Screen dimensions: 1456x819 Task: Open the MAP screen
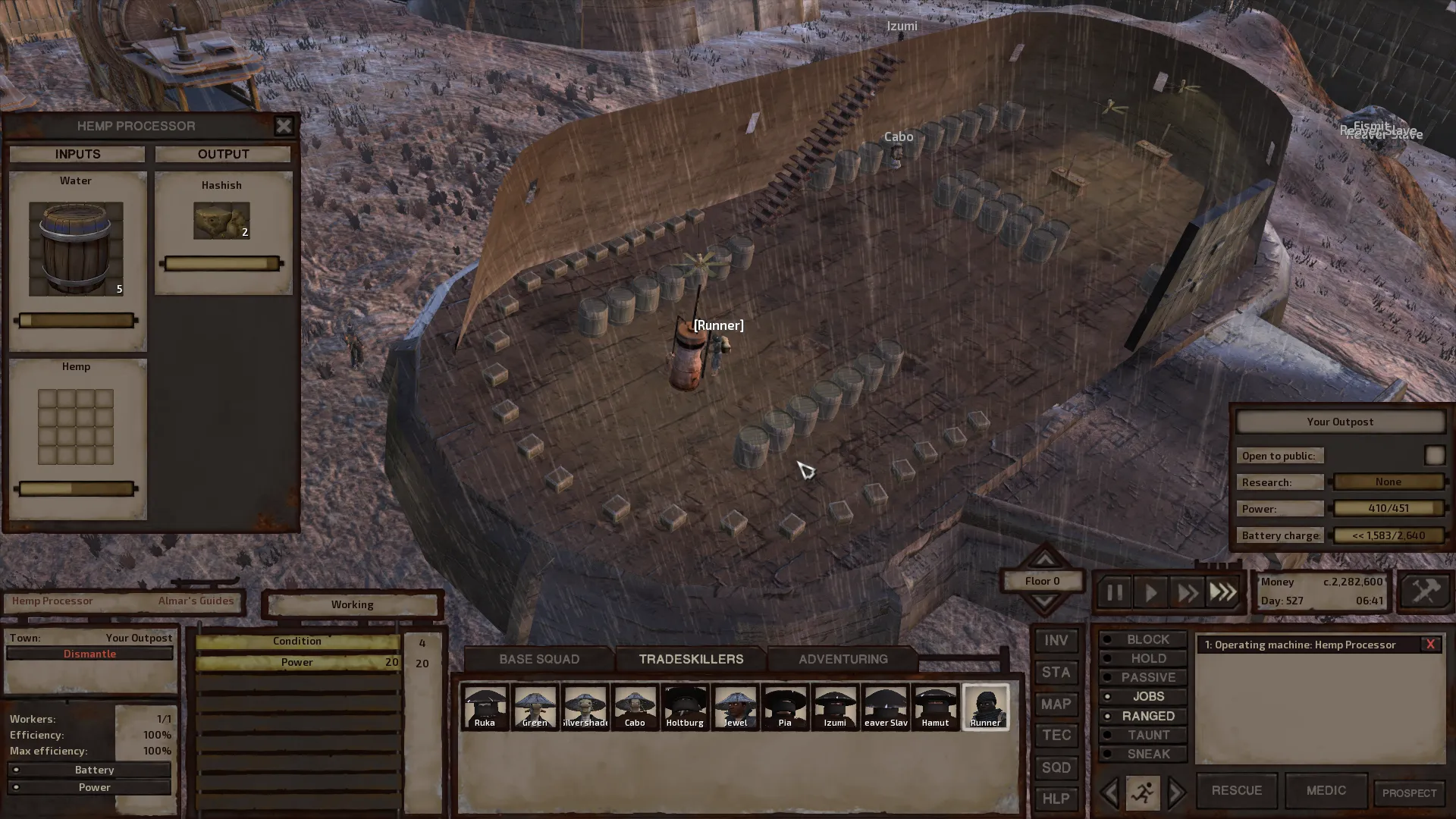coord(1056,704)
